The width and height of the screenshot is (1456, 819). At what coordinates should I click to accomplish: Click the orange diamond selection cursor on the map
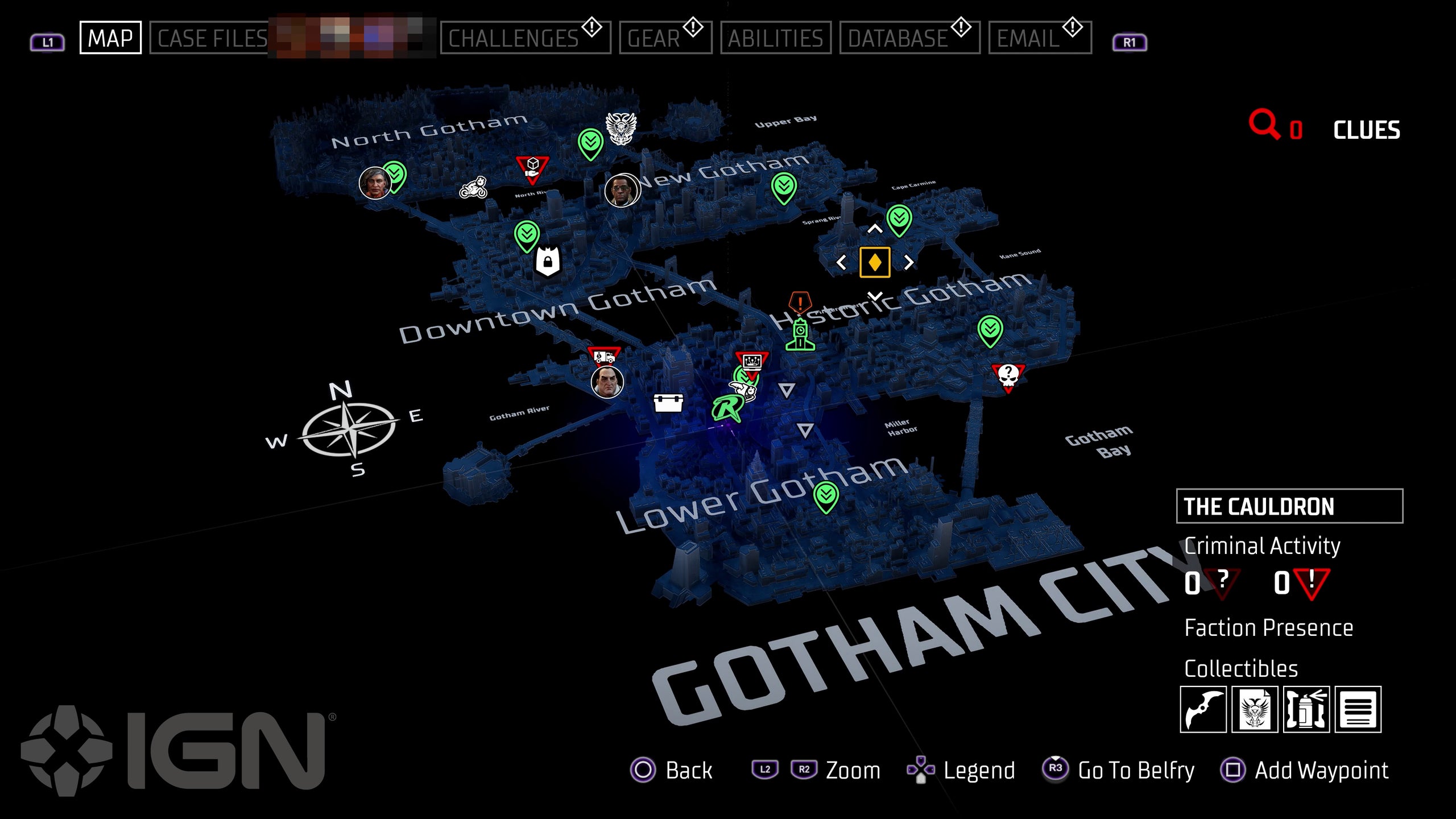(x=875, y=262)
